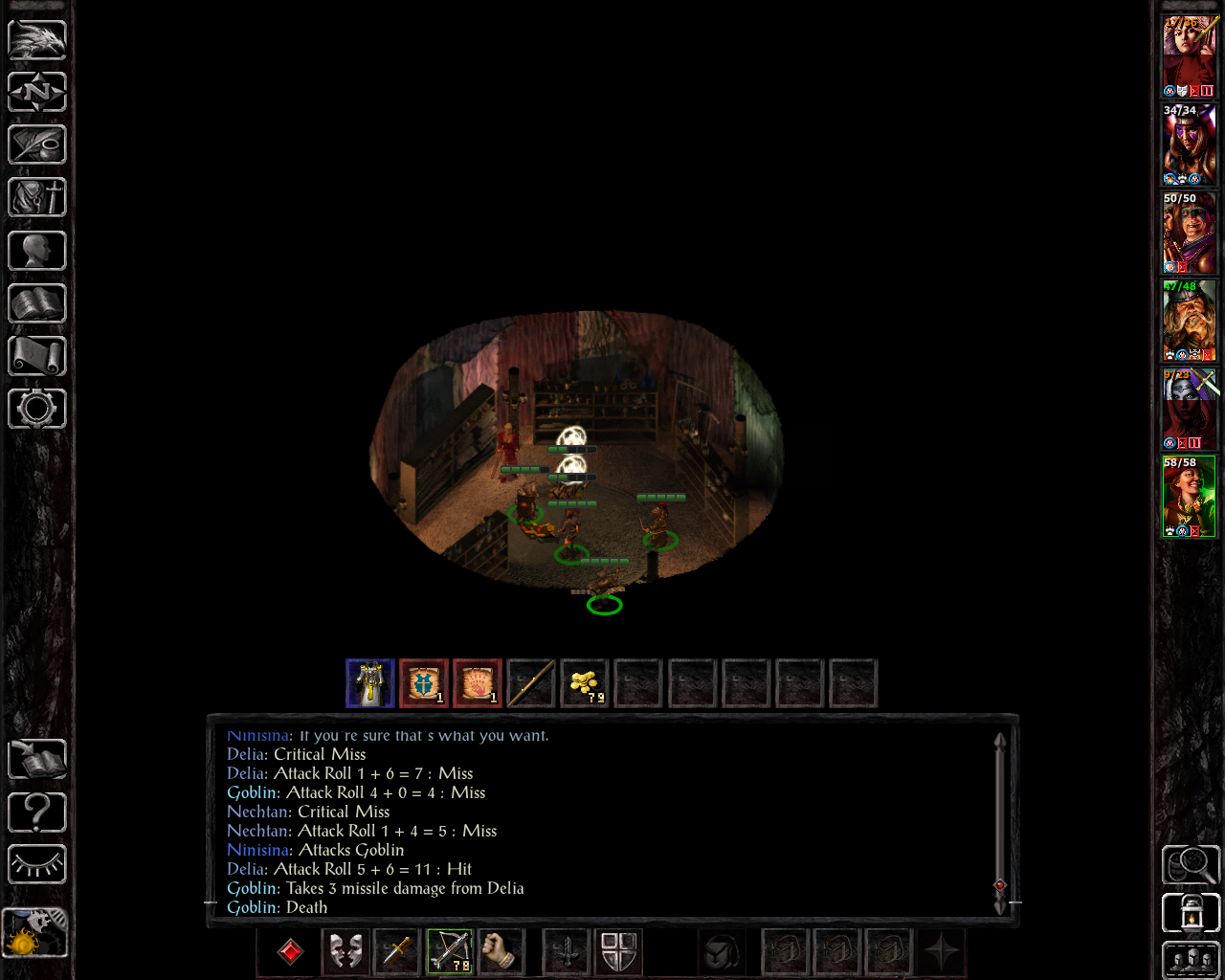Screen dimensions: 1225x980
Task: Open the options menu via gear icon
Action: pos(37,410)
